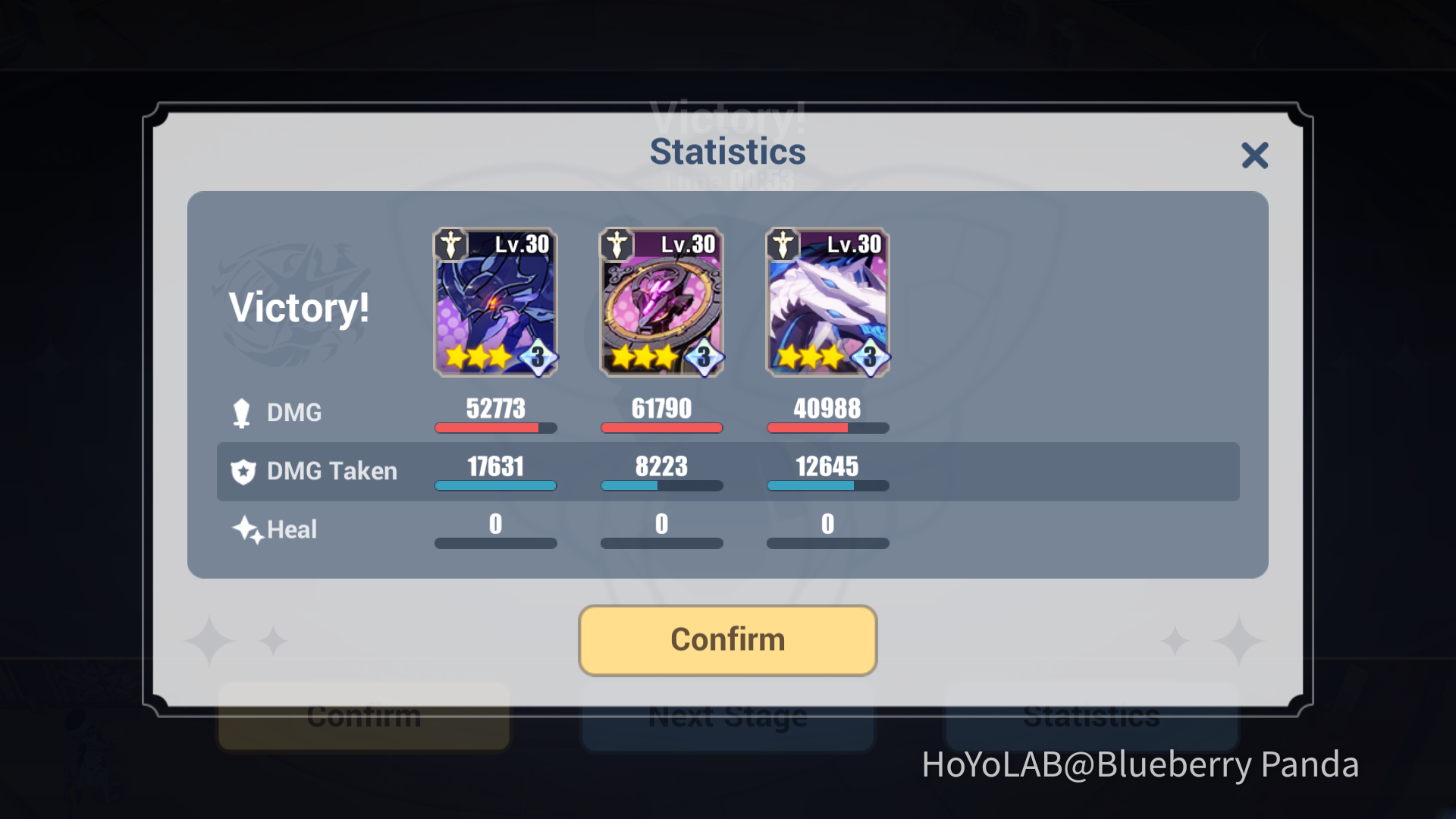Select the white dragon character portrait

(x=827, y=303)
